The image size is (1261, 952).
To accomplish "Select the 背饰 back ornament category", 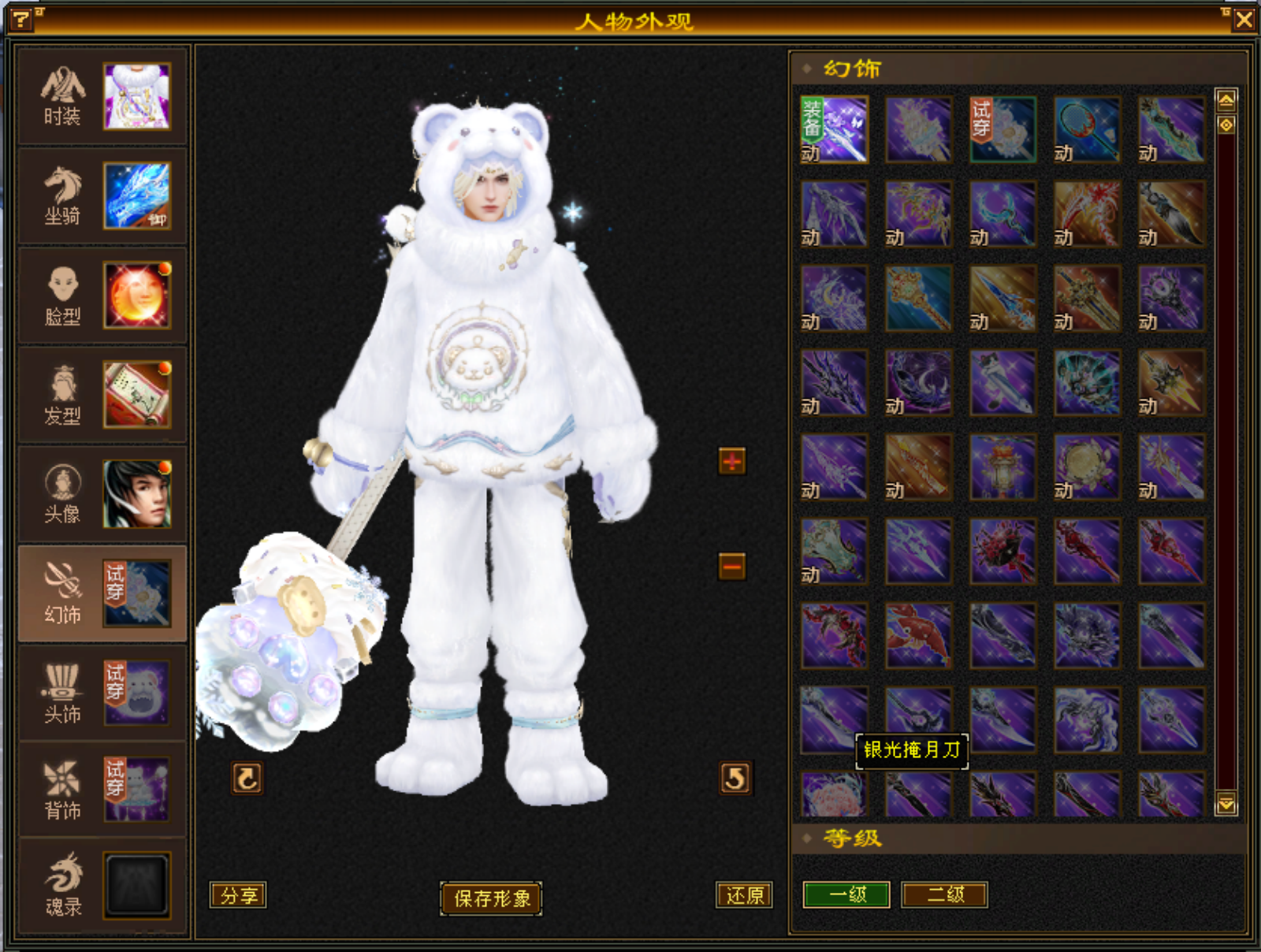I will click(102, 790).
